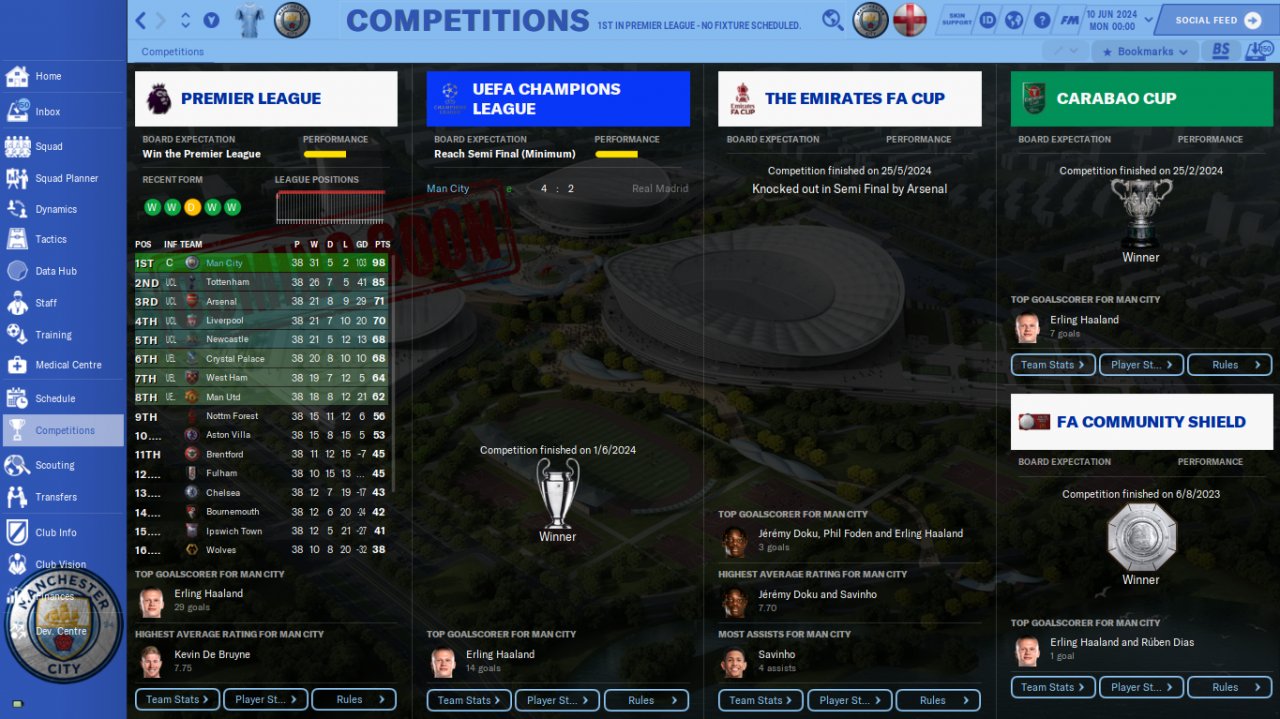Image resolution: width=1280 pixels, height=719 pixels.
Task: Select Tottenham in the league table
Action: tap(227, 282)
